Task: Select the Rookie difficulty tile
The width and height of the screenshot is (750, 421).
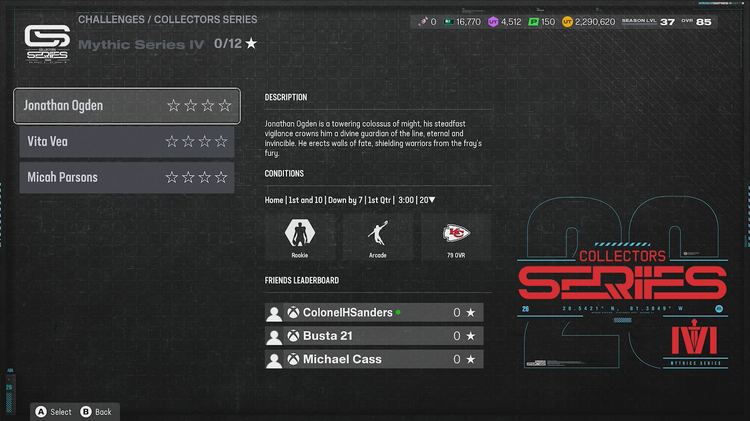Action: pyautogui.click(x=299, y=239)
